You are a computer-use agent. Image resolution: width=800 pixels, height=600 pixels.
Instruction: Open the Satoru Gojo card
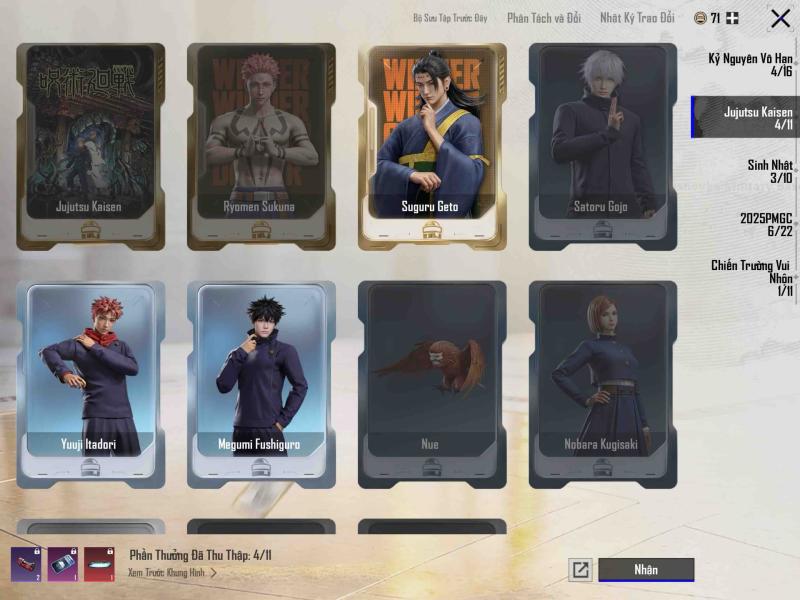[603, 146]
